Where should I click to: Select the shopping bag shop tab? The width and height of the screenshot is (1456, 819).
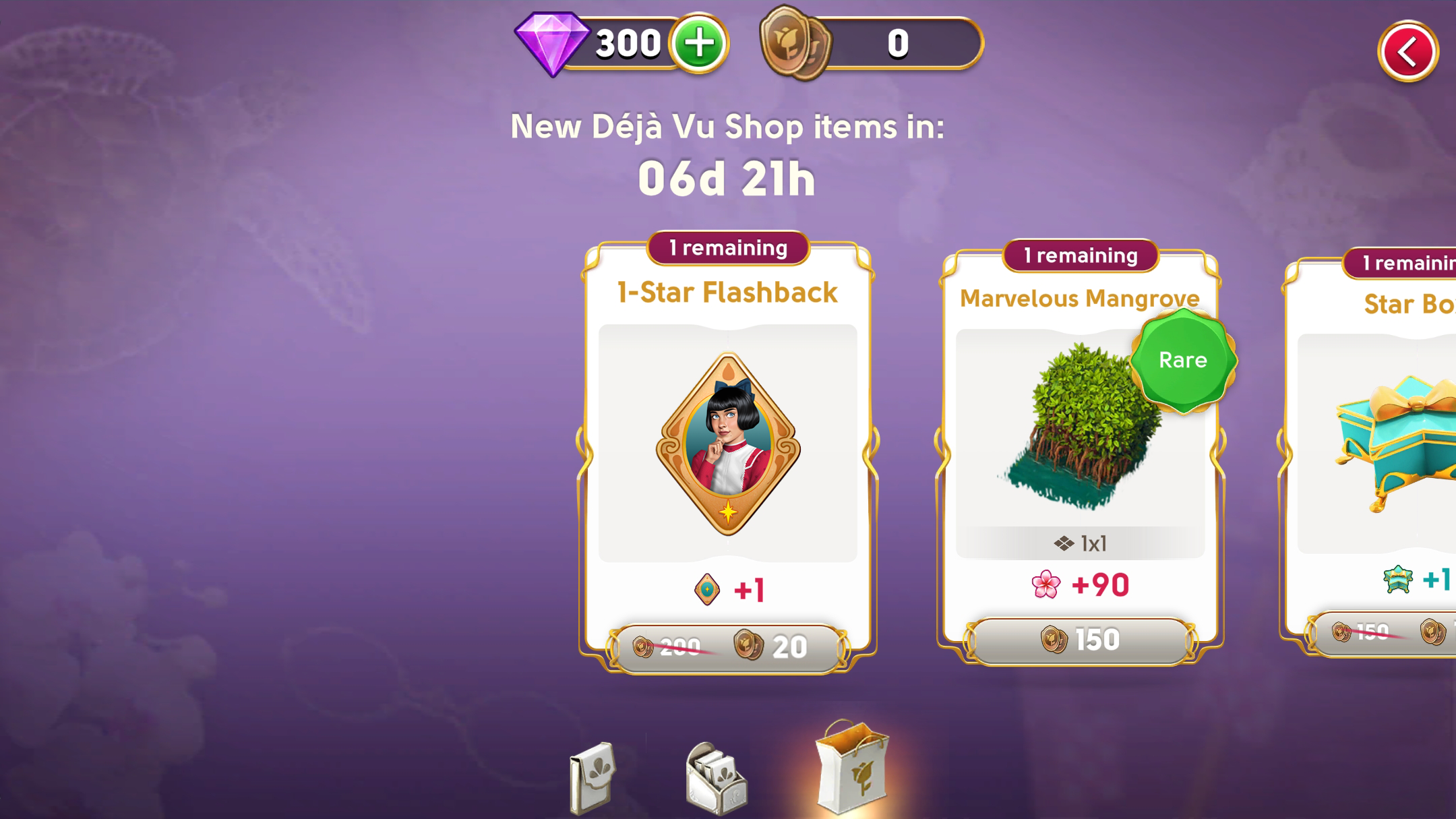tap(852, 767)
